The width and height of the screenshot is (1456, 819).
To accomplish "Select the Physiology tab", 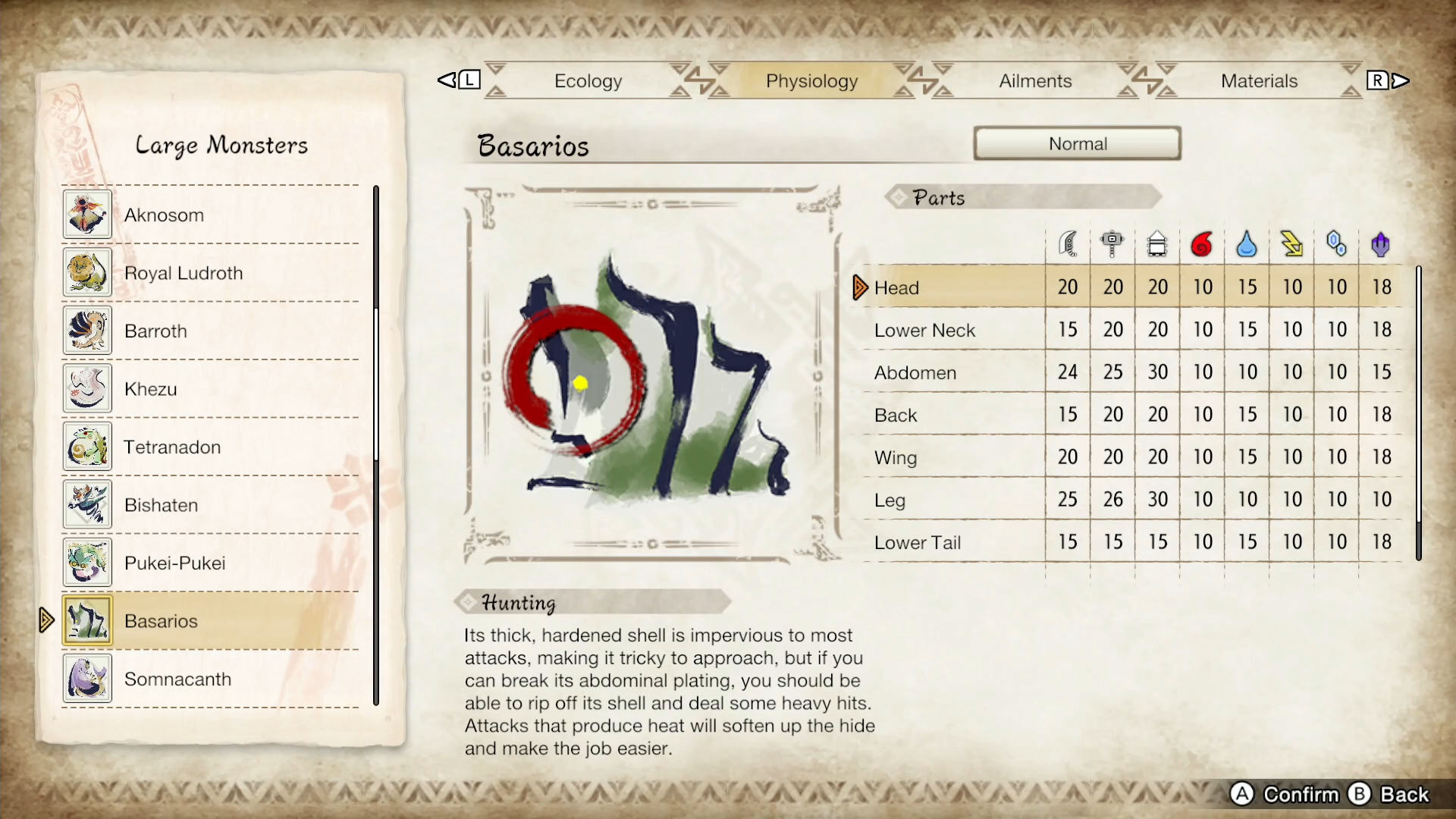I will click(811, 81).
